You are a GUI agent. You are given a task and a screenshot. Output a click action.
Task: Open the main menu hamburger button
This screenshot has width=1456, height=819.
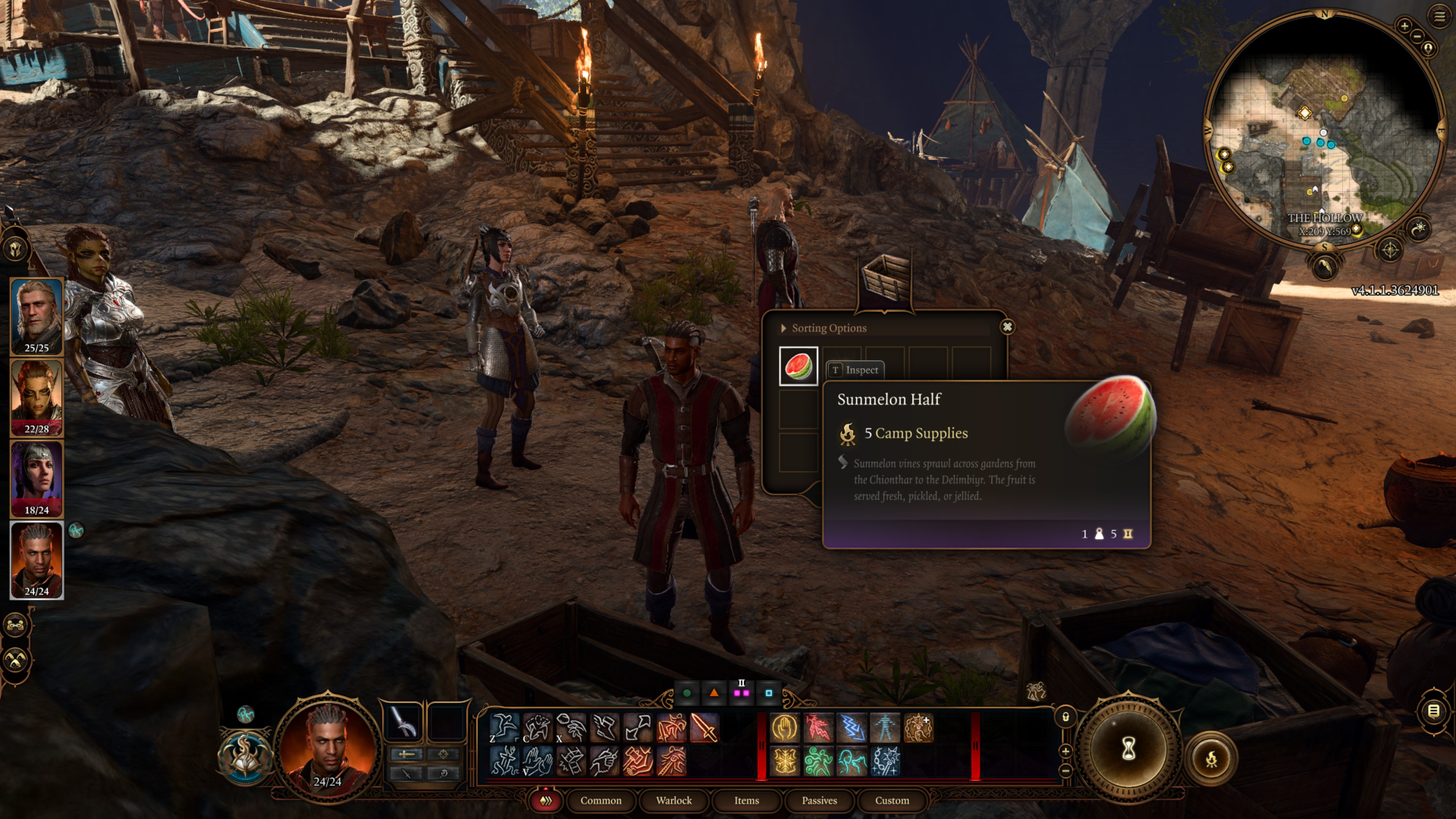[x=1439, y=17]
